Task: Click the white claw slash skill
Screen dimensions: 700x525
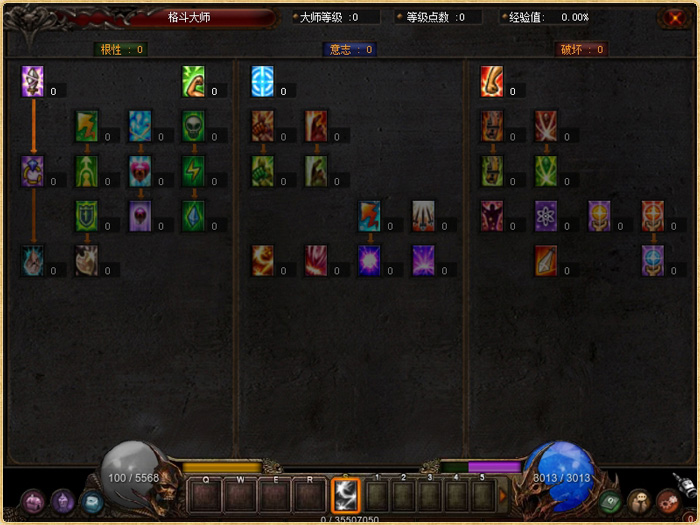Action: click(x=423, y=215)
